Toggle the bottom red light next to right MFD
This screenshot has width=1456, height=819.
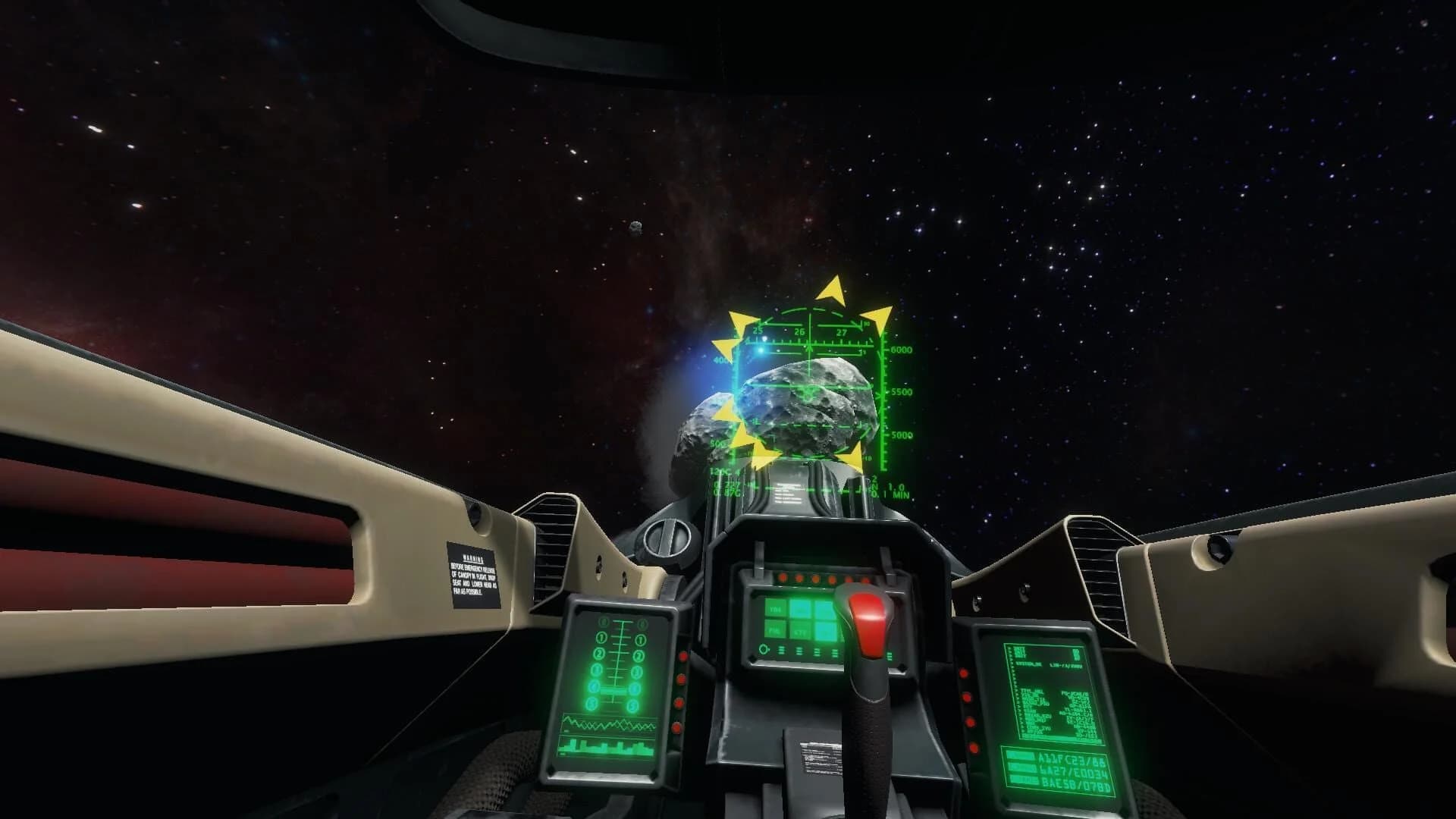pos(974,746)
